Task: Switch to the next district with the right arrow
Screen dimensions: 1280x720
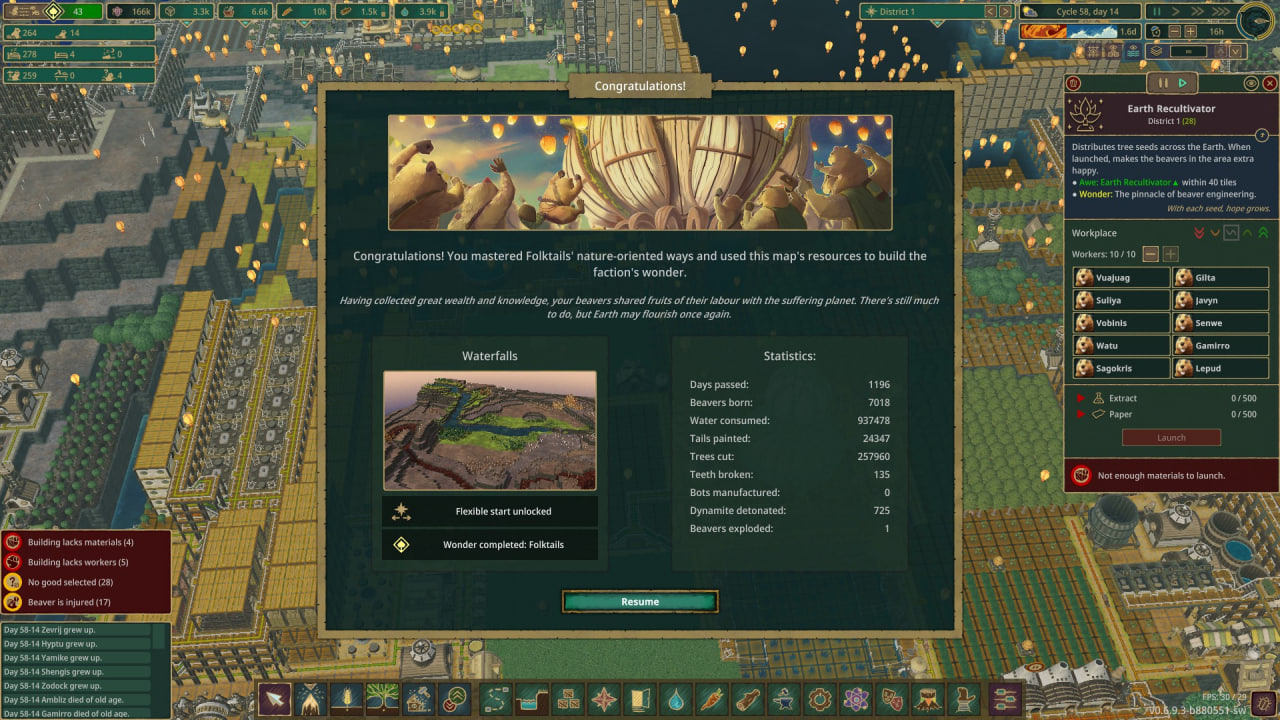Action: click(1005, 11)
